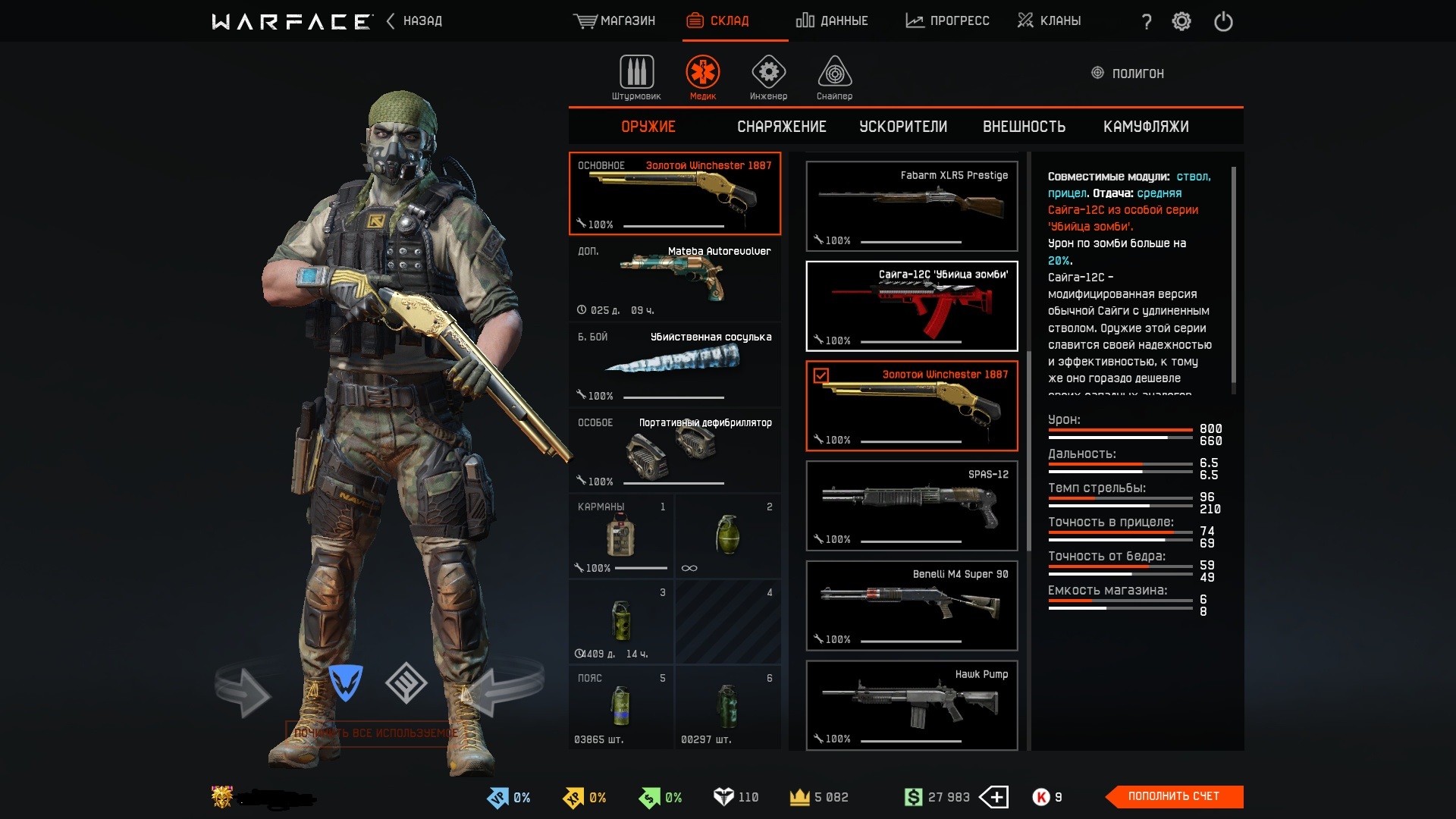Enter the ПОЛИГОН firing range
Viewport: 1456px width, 819px height.
pos(1128,74)
